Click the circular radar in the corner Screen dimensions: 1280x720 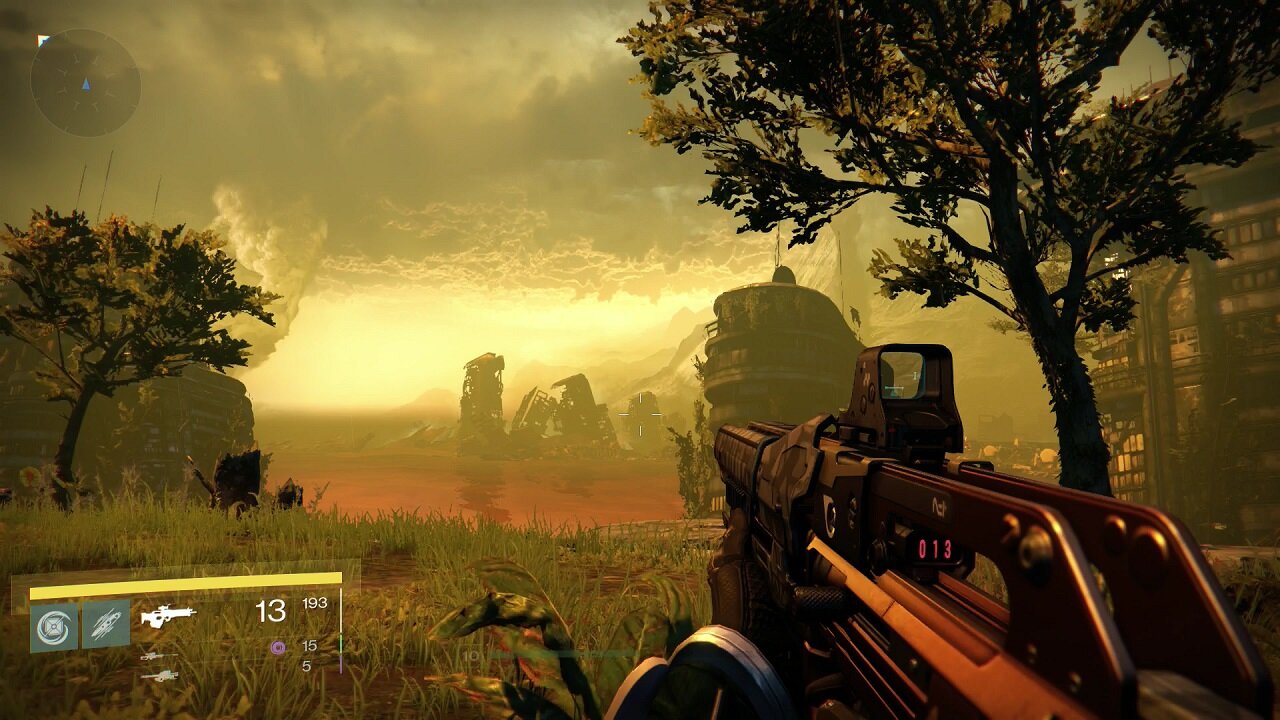point(85,83)
